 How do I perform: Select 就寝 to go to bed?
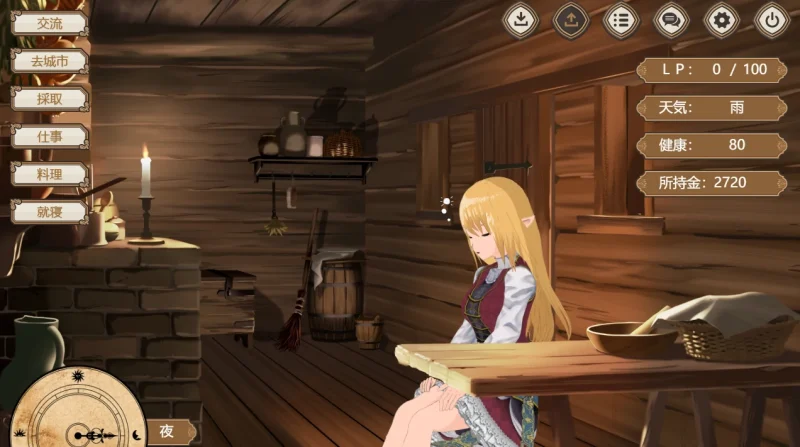point(49,210)
